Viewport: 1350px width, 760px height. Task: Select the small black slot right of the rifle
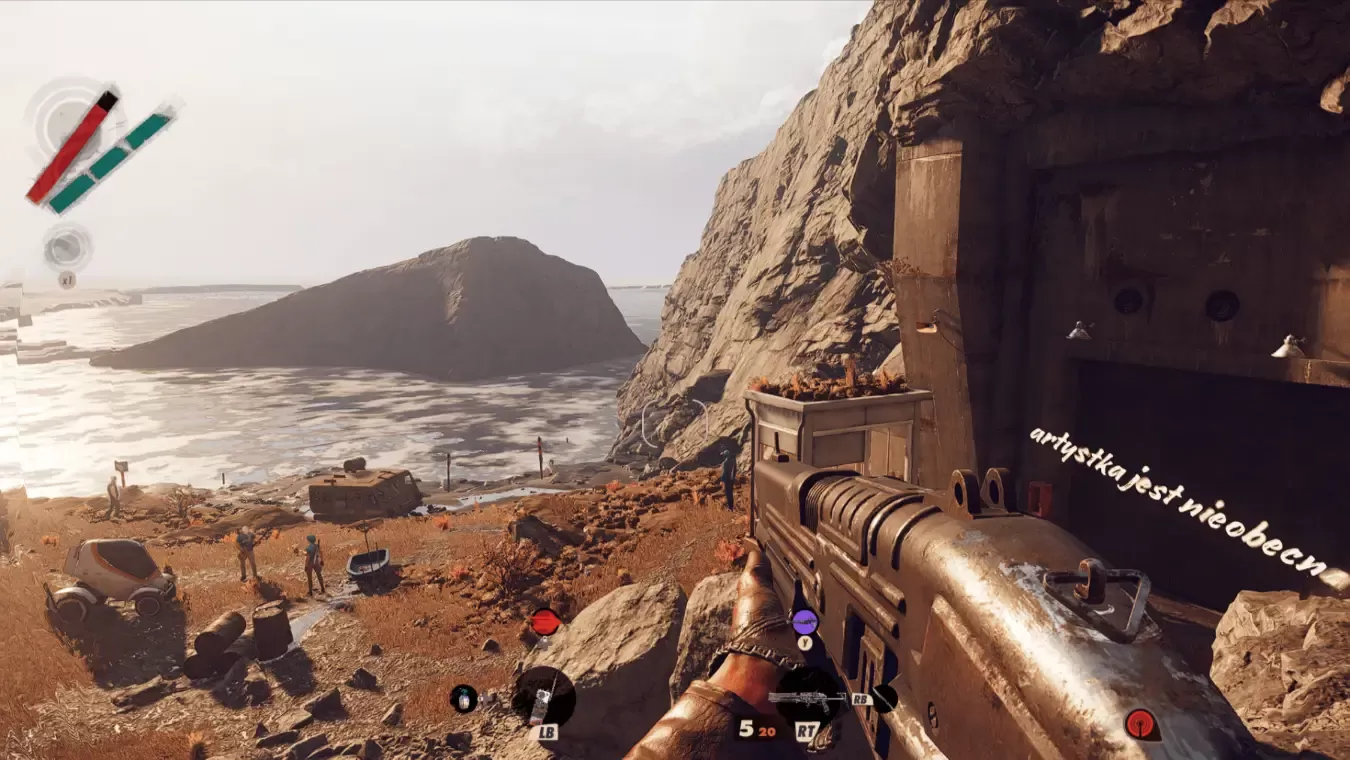coord(884,697)
